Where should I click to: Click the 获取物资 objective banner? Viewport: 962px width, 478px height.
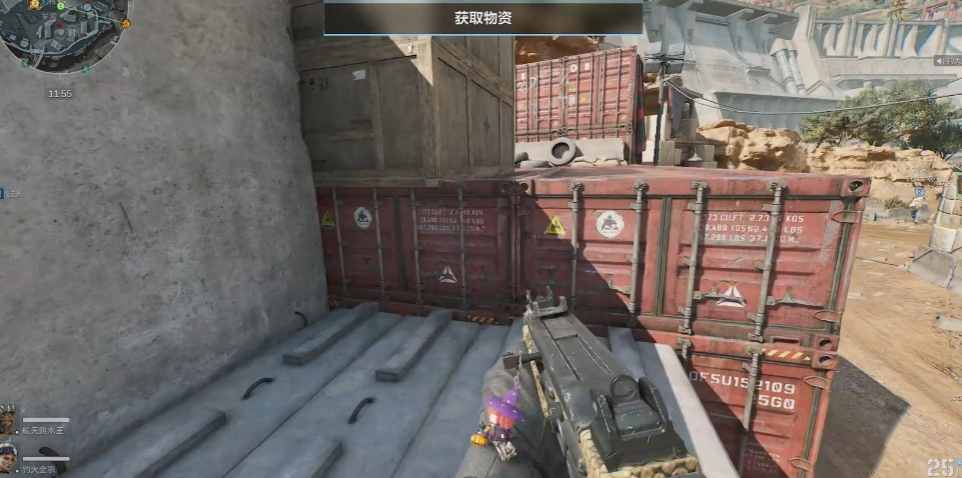pos(483,18)
